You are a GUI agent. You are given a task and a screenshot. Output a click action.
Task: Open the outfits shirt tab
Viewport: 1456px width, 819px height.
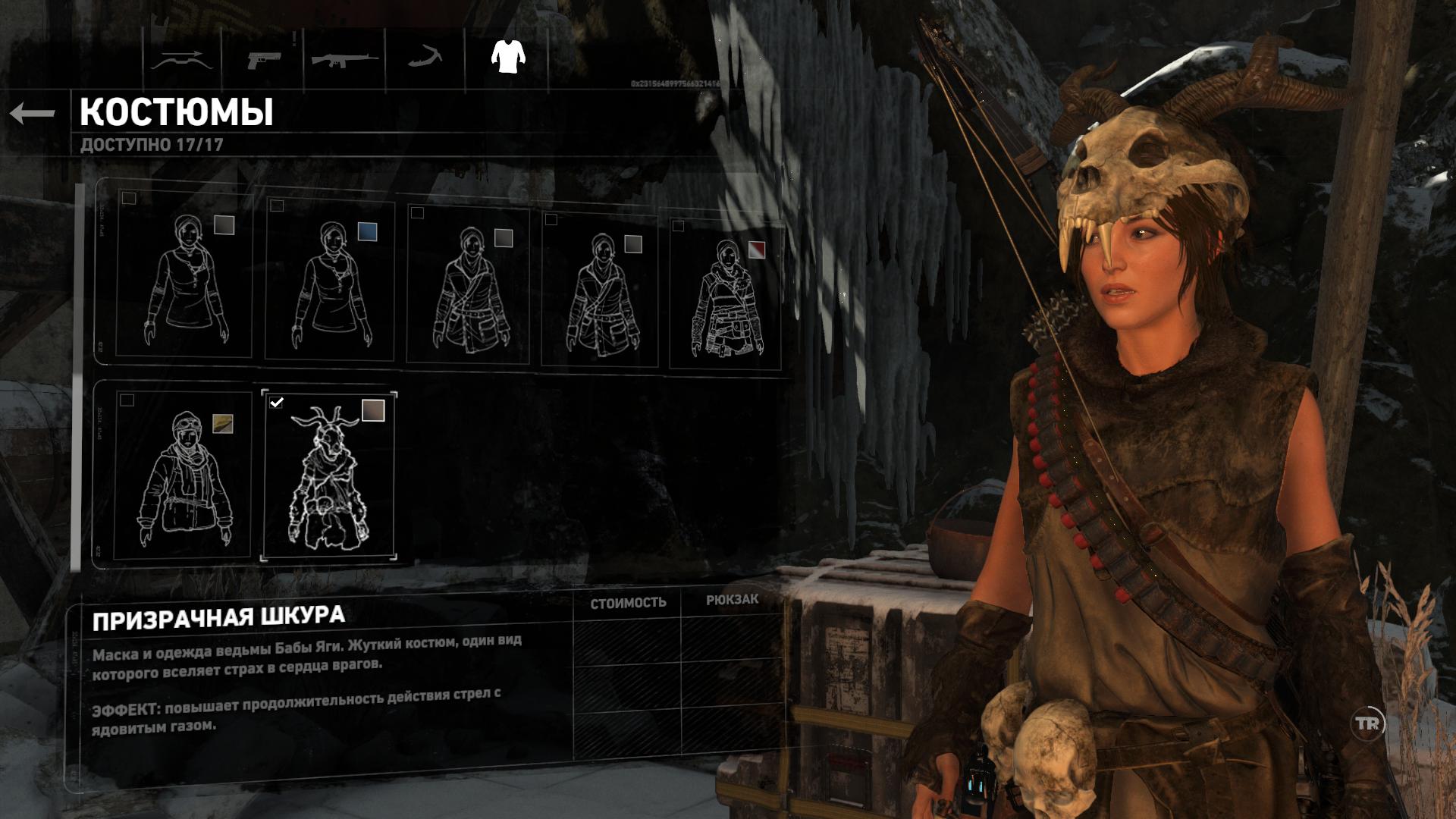507,56
